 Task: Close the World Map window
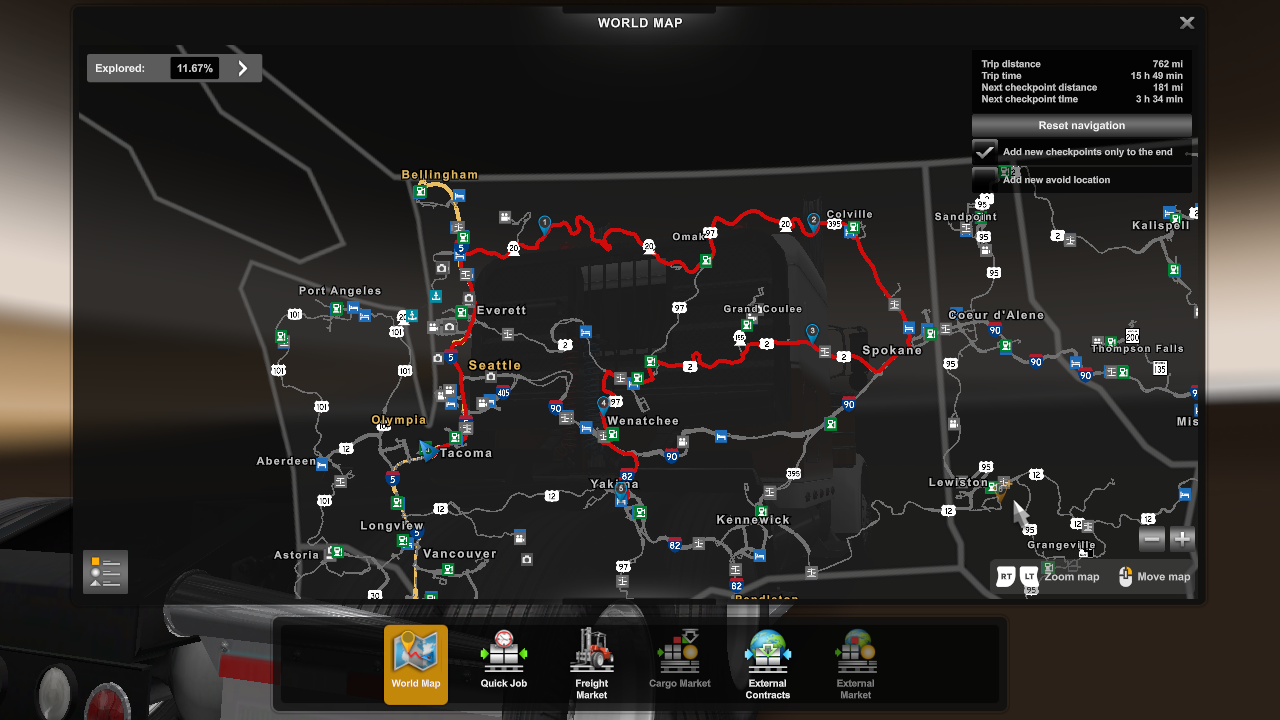(1186, 23)
